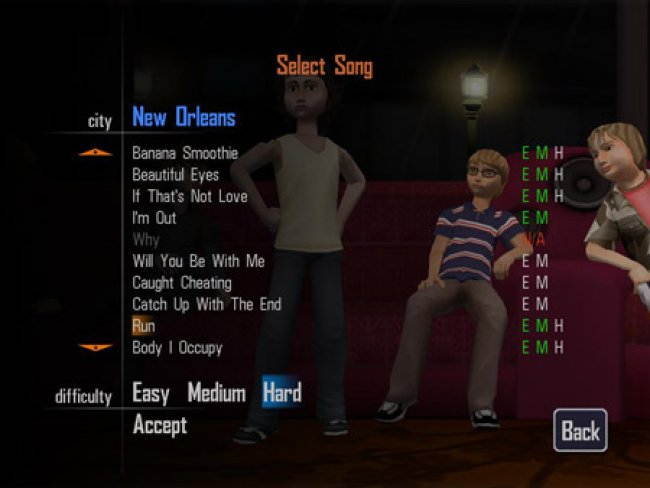Choose the Hard difficulty option
This screenshot has width=650, height=488.
click(282, 394)
